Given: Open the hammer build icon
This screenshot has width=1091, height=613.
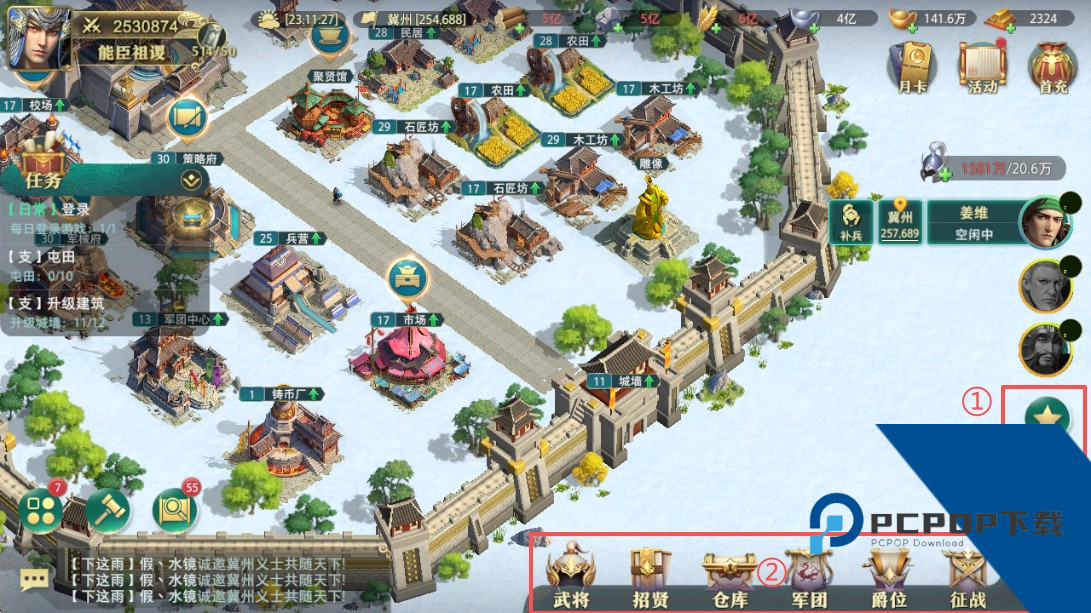Looking at the screenshot, I should (x=107, y=511).
